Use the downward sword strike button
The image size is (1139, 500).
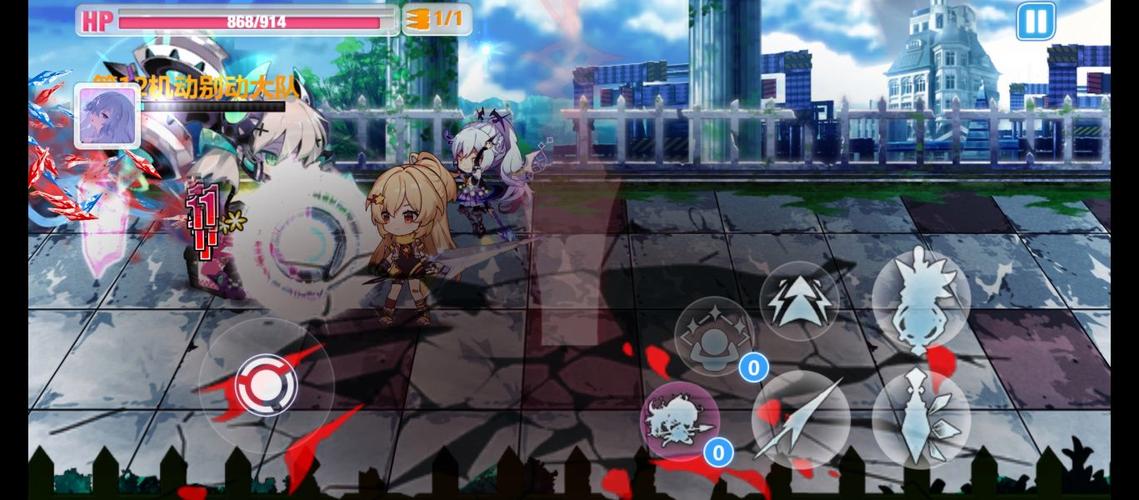[x=920, y=419]
